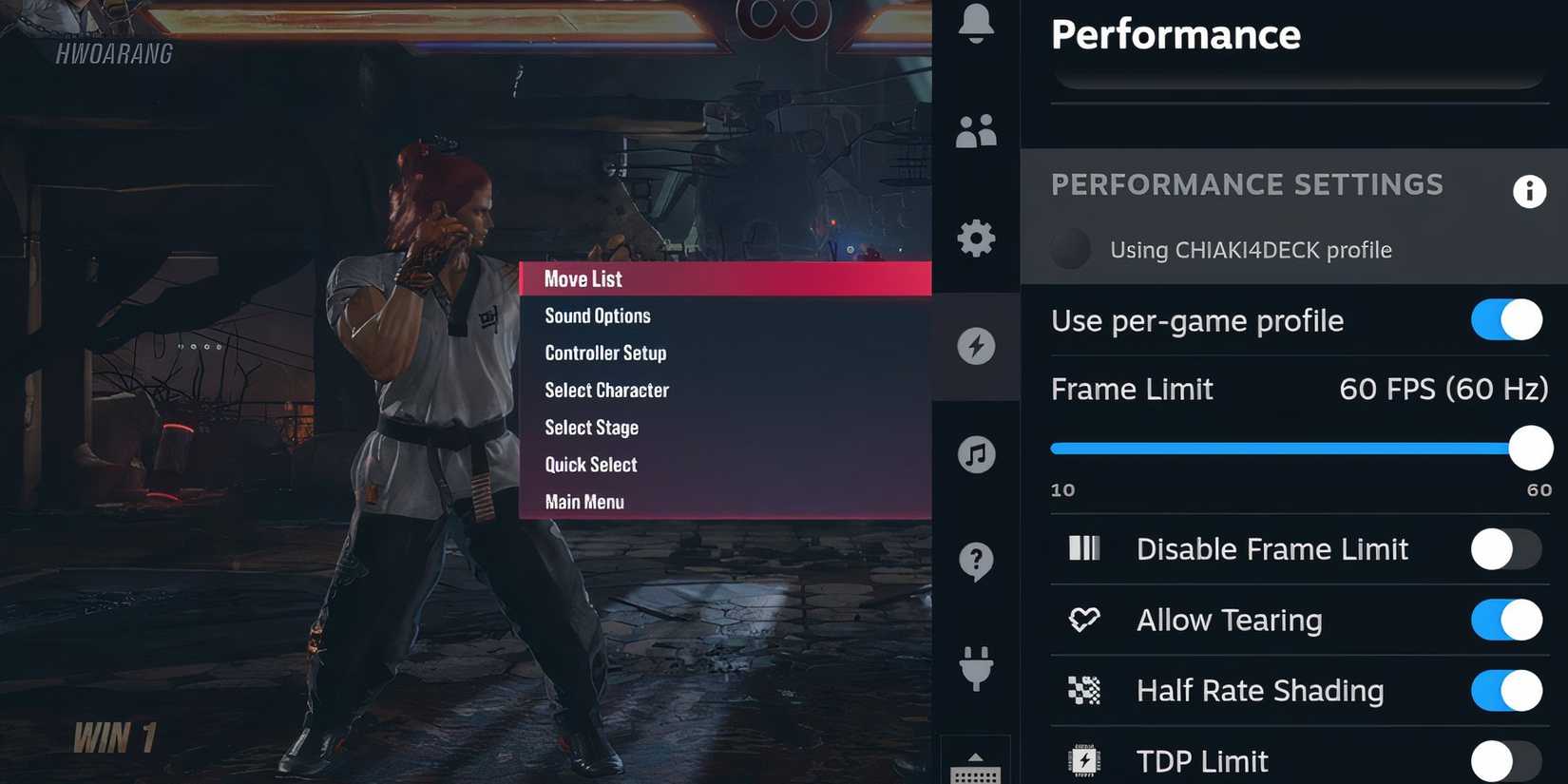1568x784 pixels.
Task: Select the Performance lightning bolt tab
Action: tap(976, 346)
